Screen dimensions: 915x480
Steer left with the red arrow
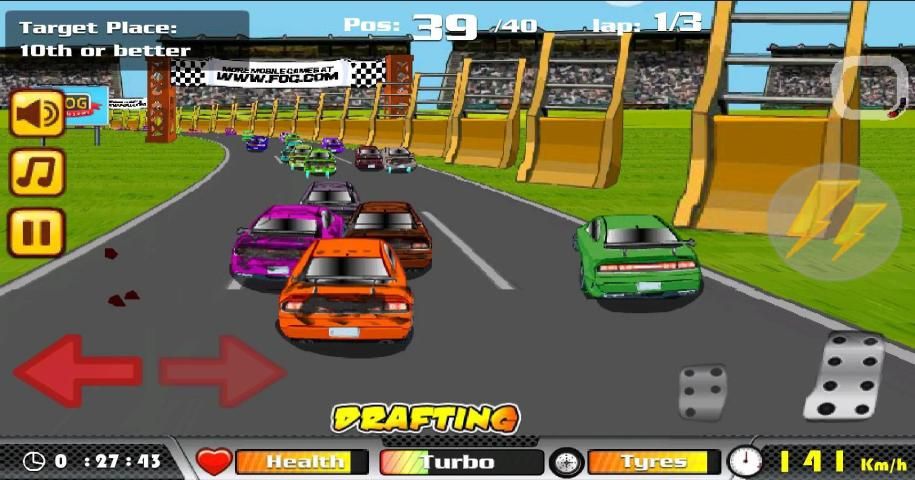pos(75,371)
